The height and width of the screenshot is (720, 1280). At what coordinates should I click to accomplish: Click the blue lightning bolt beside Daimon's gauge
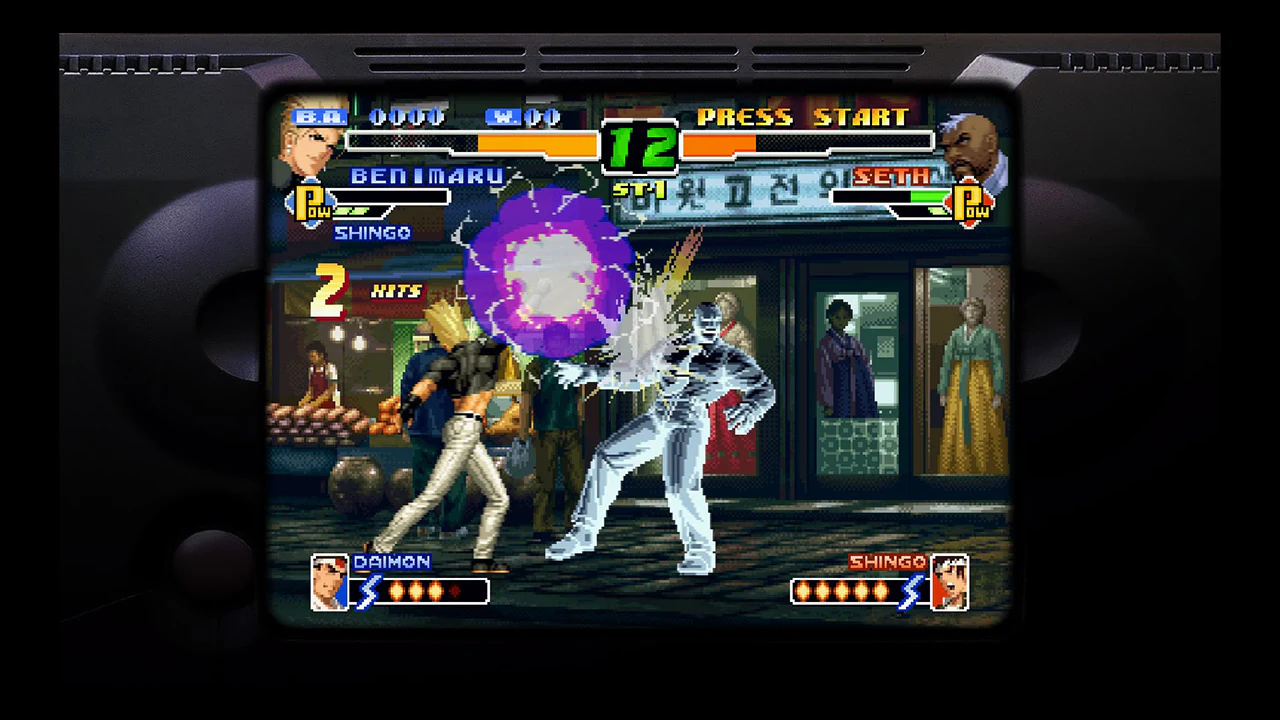(366, 592)
